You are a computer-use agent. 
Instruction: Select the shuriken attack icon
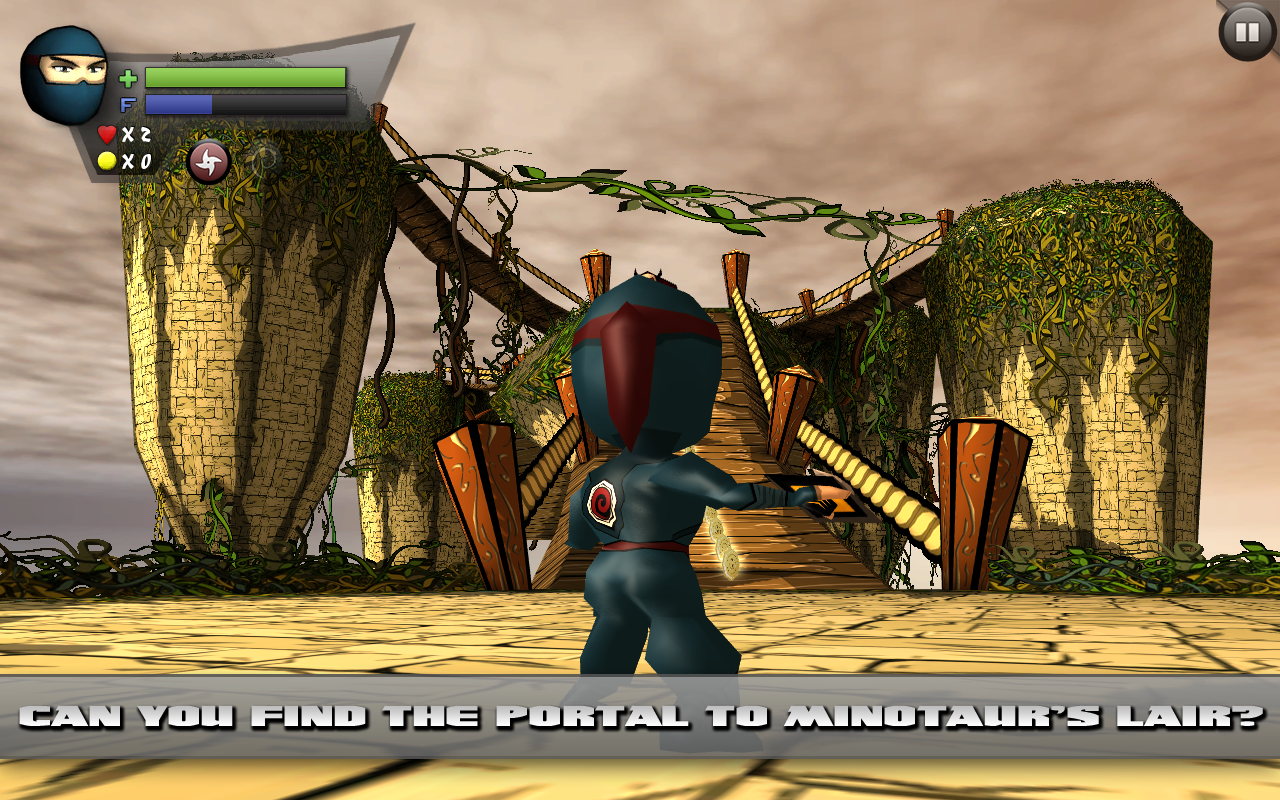[x=207, y=163]
